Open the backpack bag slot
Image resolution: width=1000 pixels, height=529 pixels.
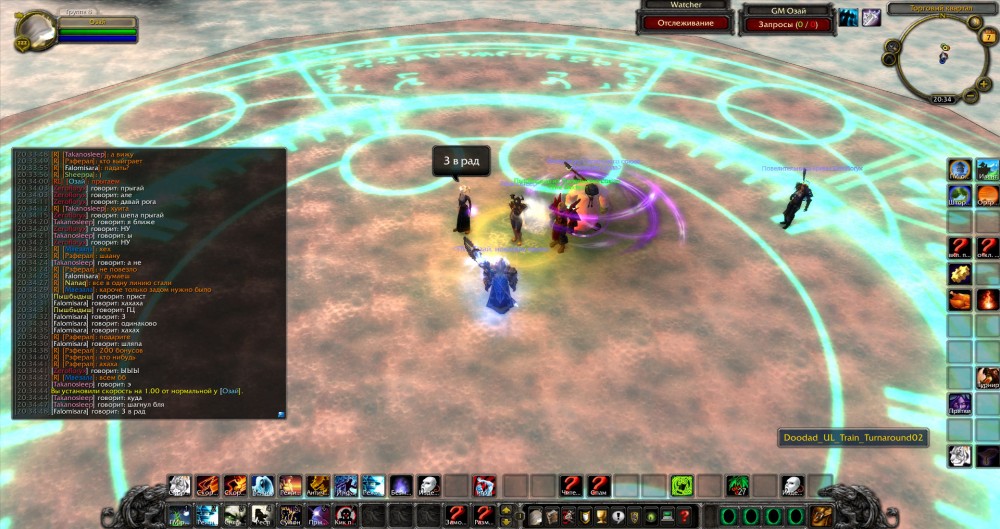pyautogui.click(x=826, y=514)
